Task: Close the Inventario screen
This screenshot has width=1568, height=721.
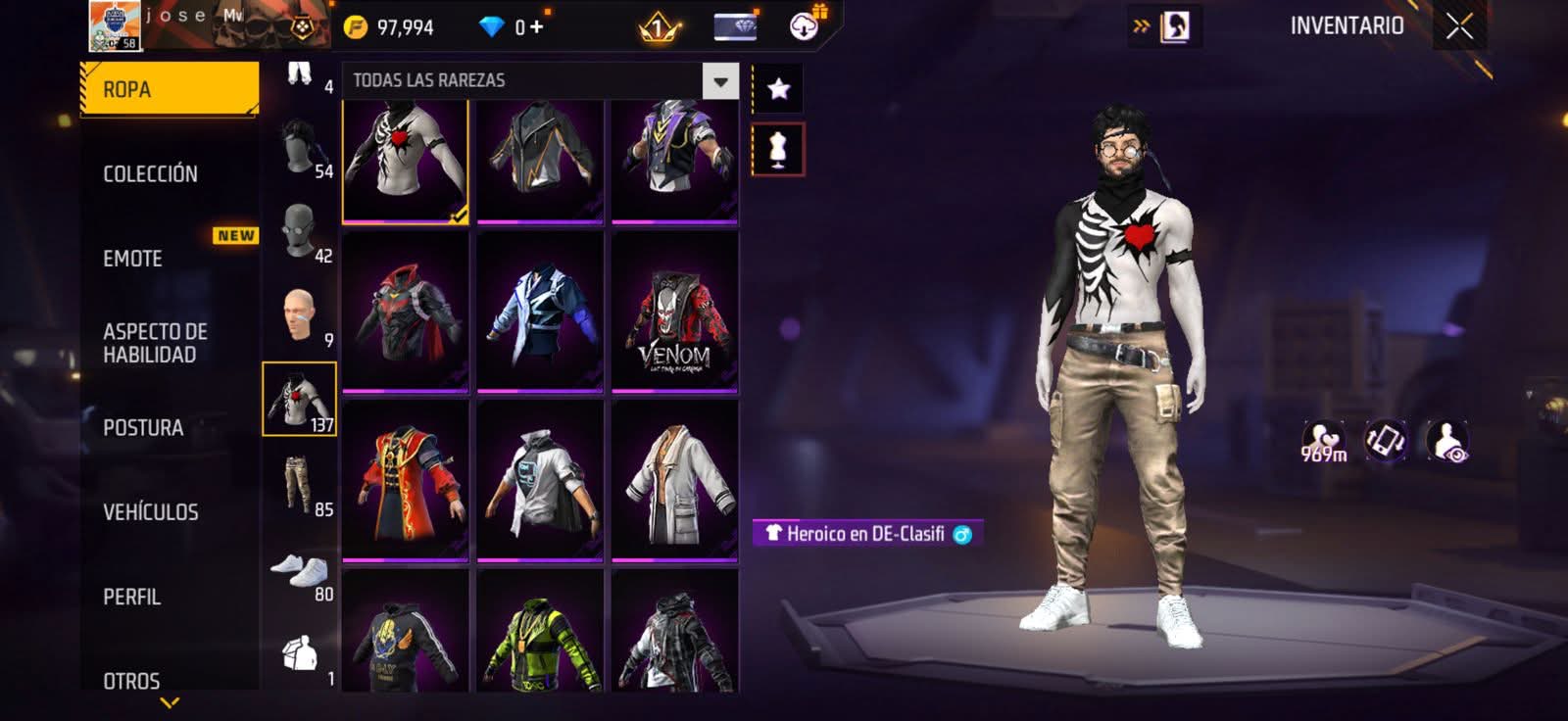Action: pos(1458,26)
